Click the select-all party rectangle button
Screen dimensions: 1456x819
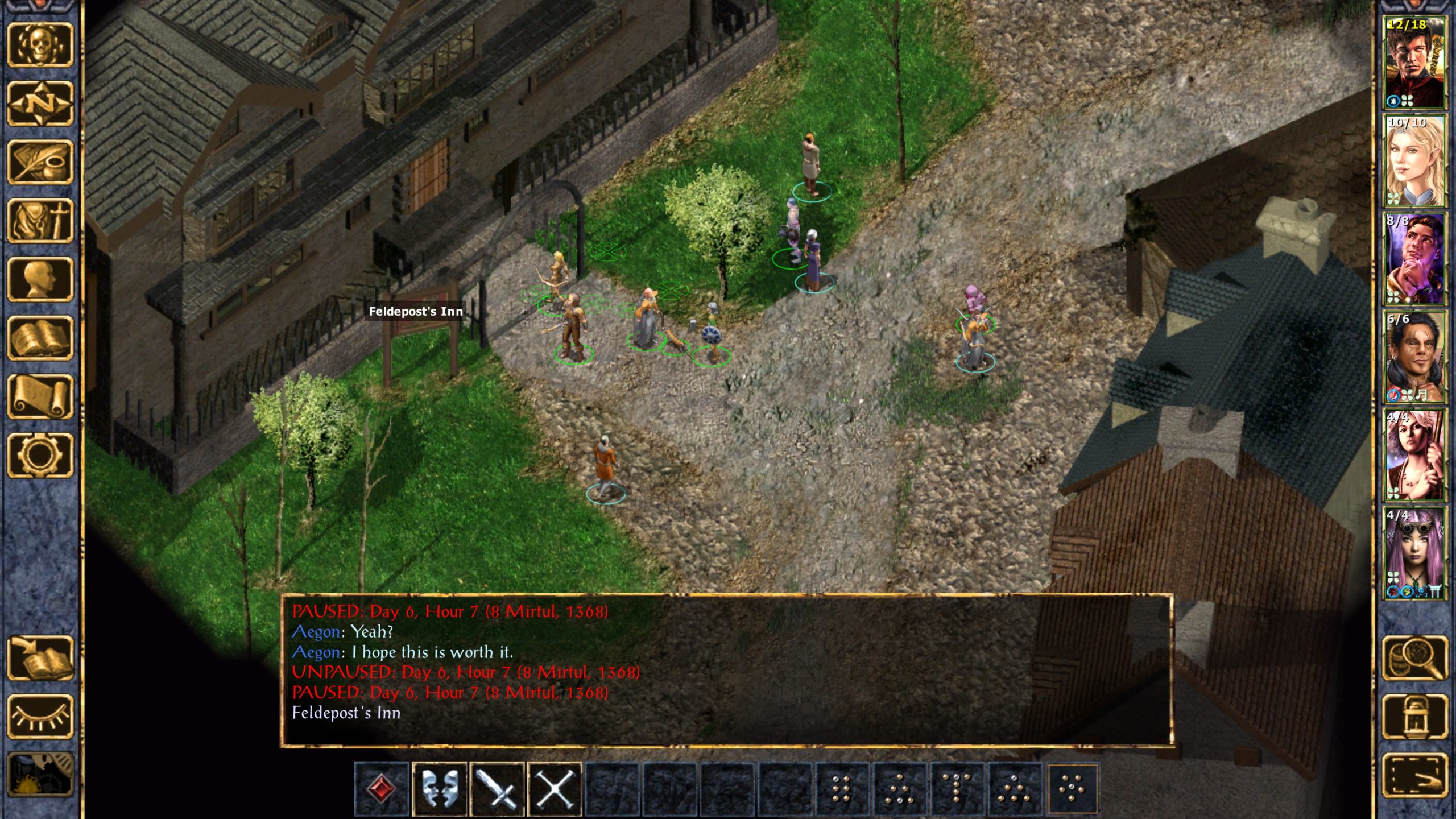1414,775
